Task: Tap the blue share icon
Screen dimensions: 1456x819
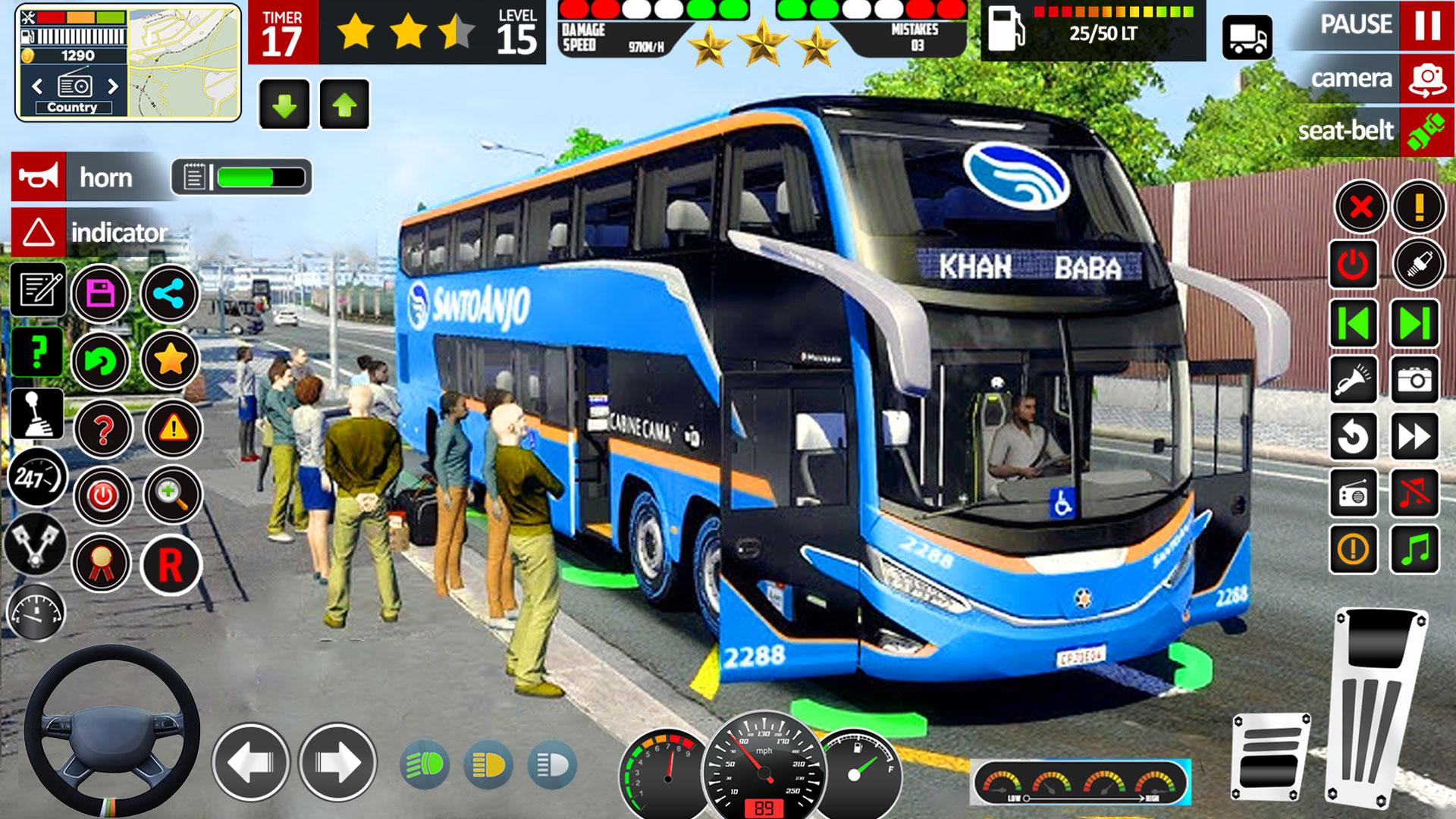Action: [x=170, y=293]
